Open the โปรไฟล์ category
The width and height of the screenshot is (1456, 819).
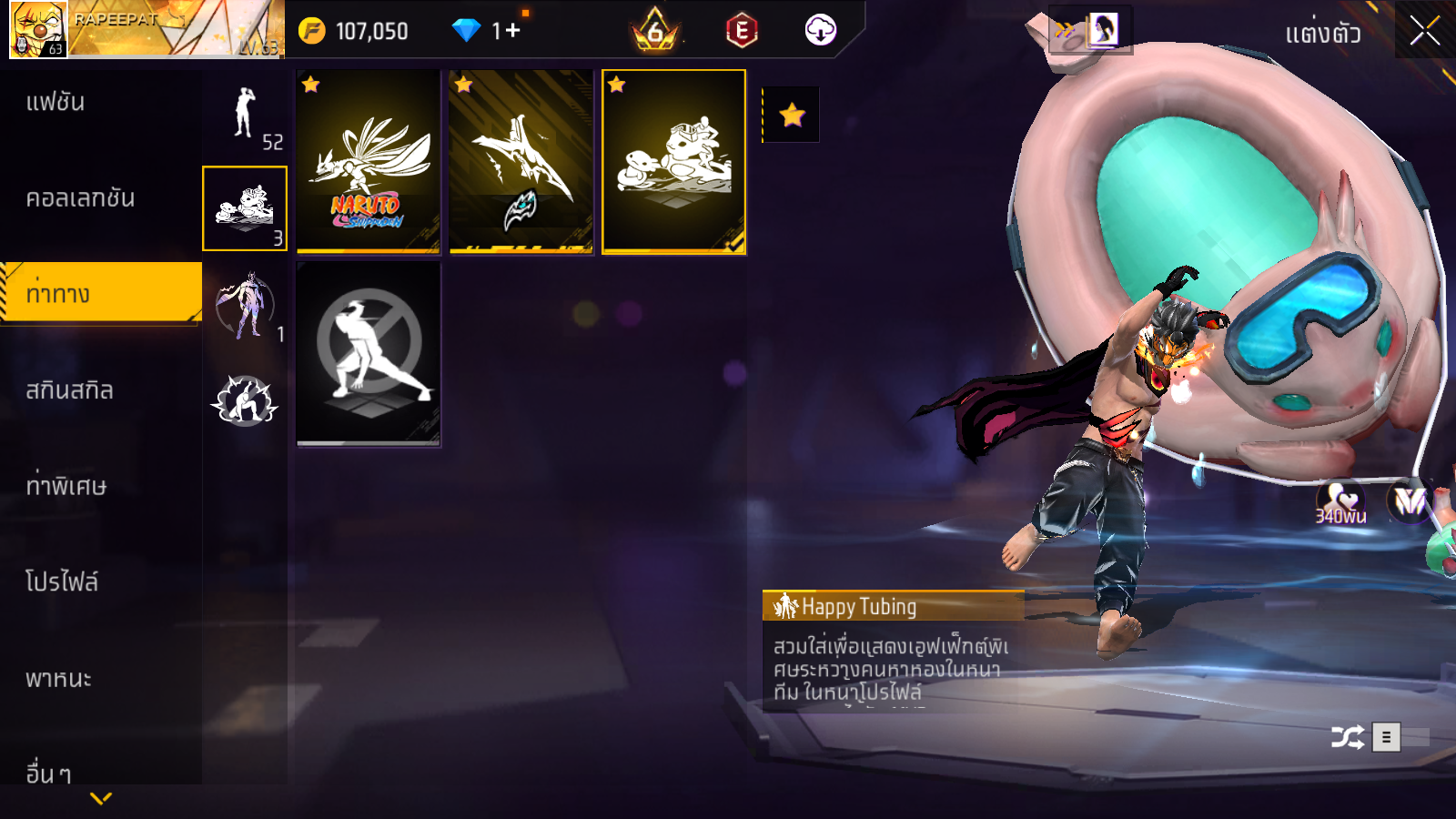[x=62, y=582]
